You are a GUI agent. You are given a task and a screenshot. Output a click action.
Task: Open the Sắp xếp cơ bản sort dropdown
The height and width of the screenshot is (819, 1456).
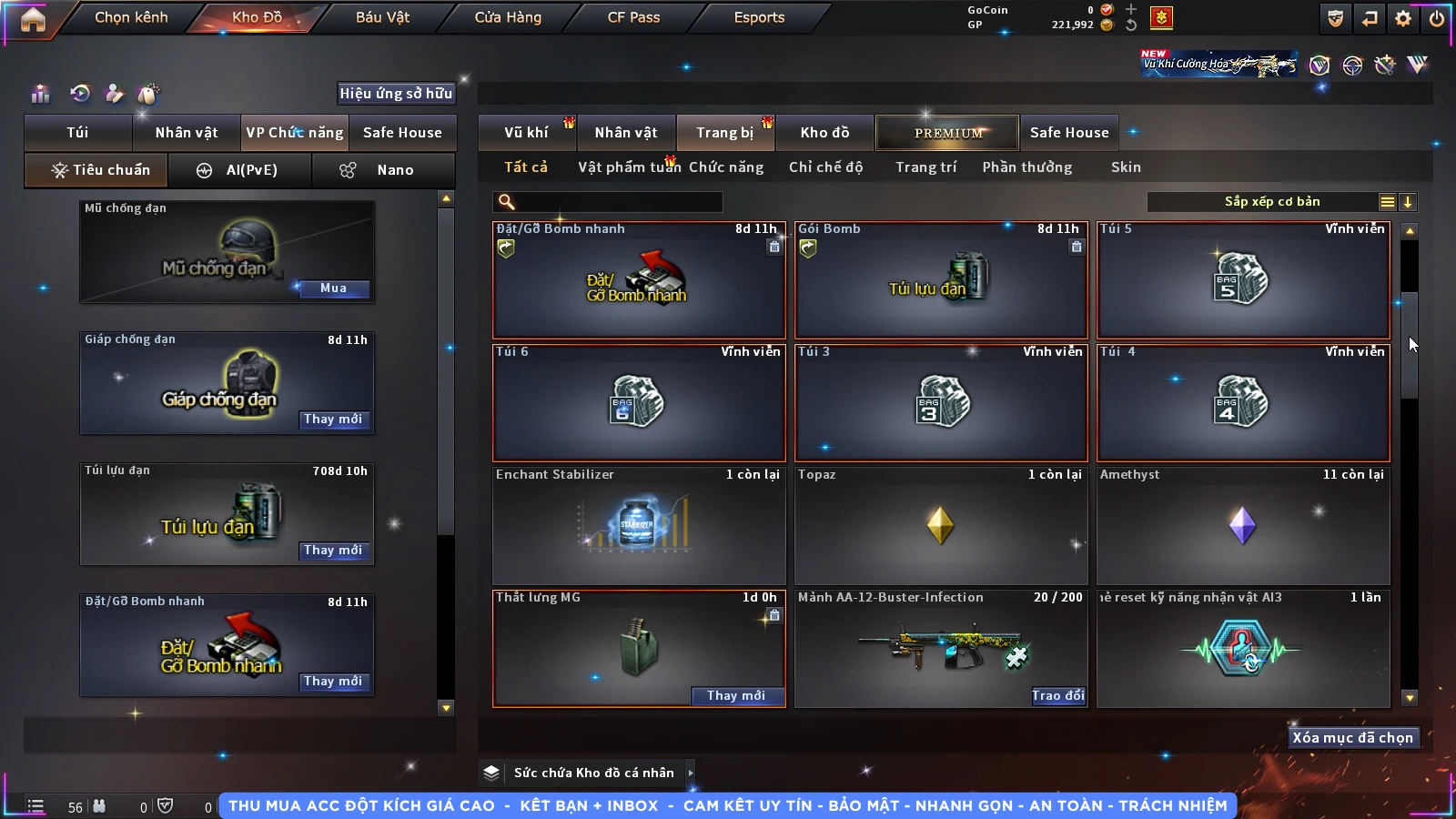[1271, 202]
